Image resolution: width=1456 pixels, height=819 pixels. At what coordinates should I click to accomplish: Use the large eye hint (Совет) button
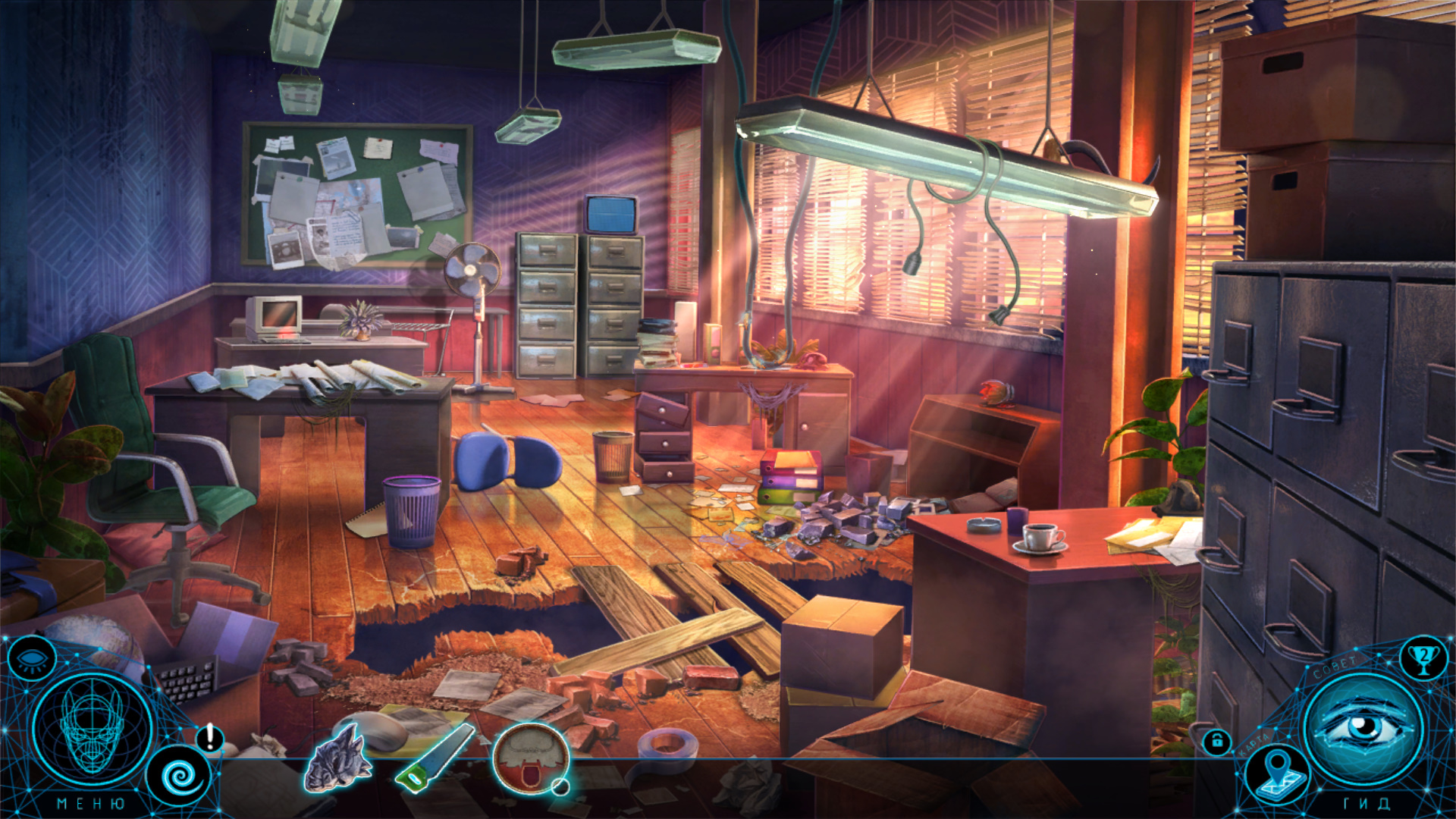(1363, 728)
